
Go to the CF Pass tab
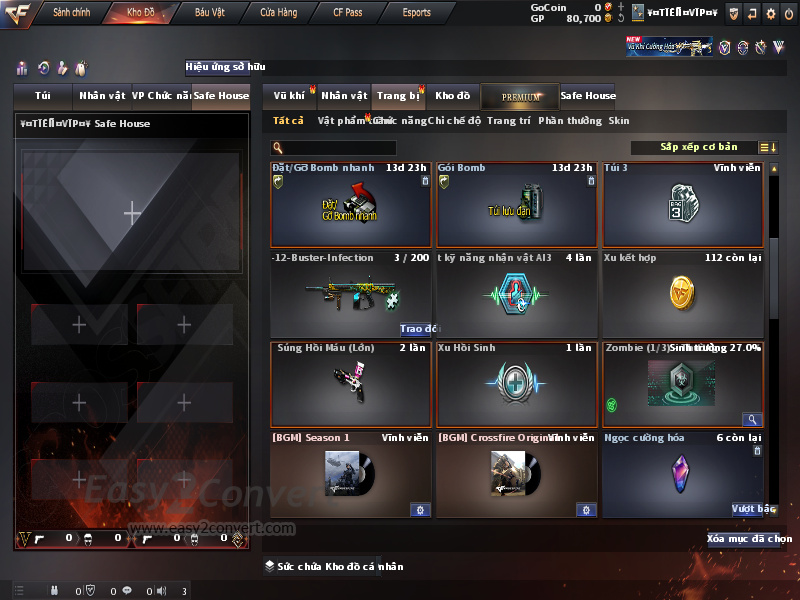click(x=348, y=13)
